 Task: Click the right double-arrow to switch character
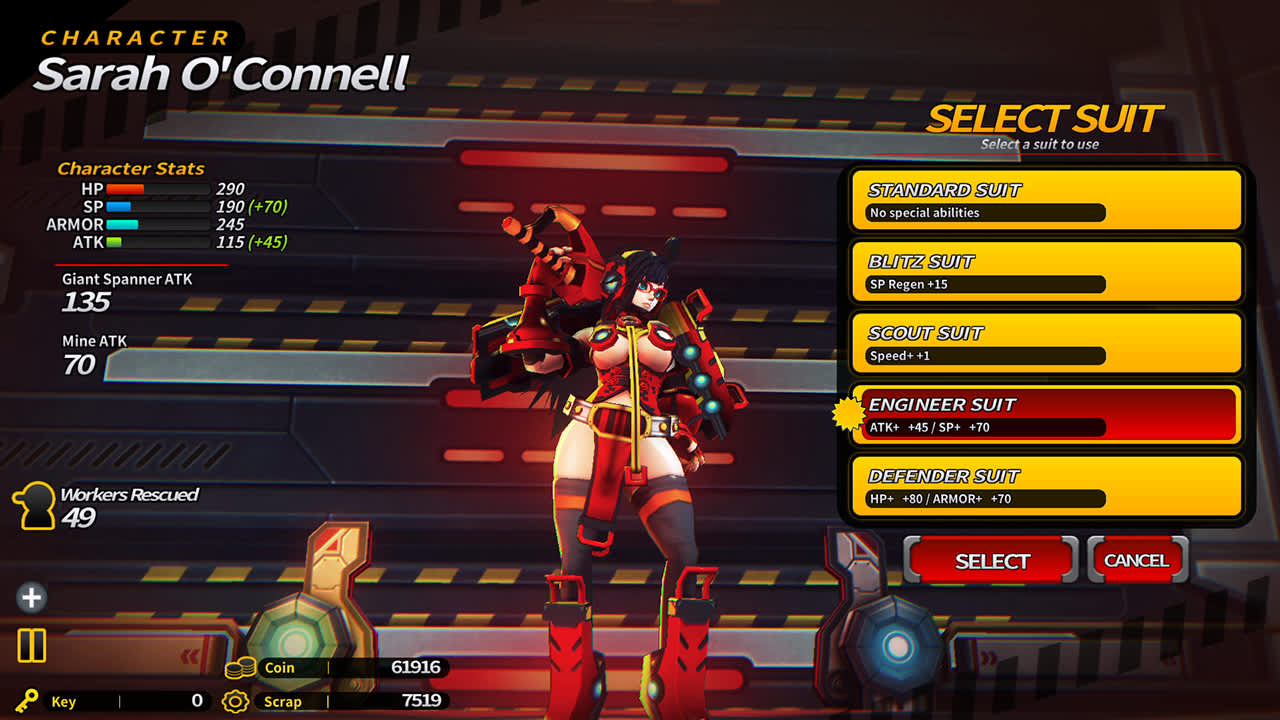[987, 657]
